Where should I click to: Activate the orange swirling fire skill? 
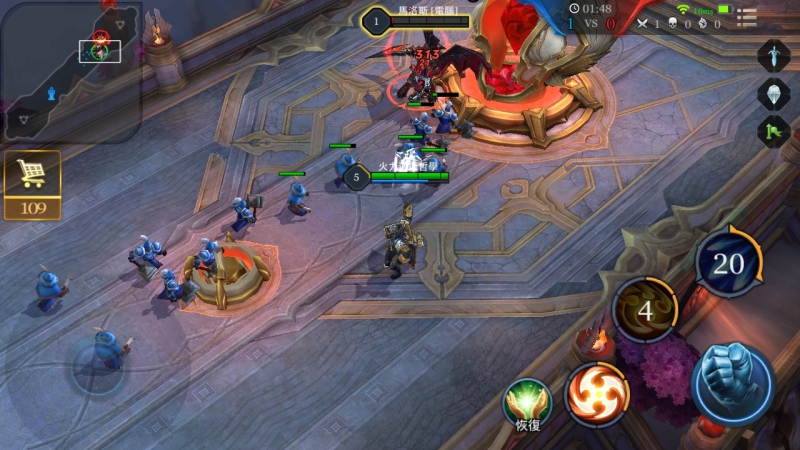pyautogui.click(x=597, y=394)
